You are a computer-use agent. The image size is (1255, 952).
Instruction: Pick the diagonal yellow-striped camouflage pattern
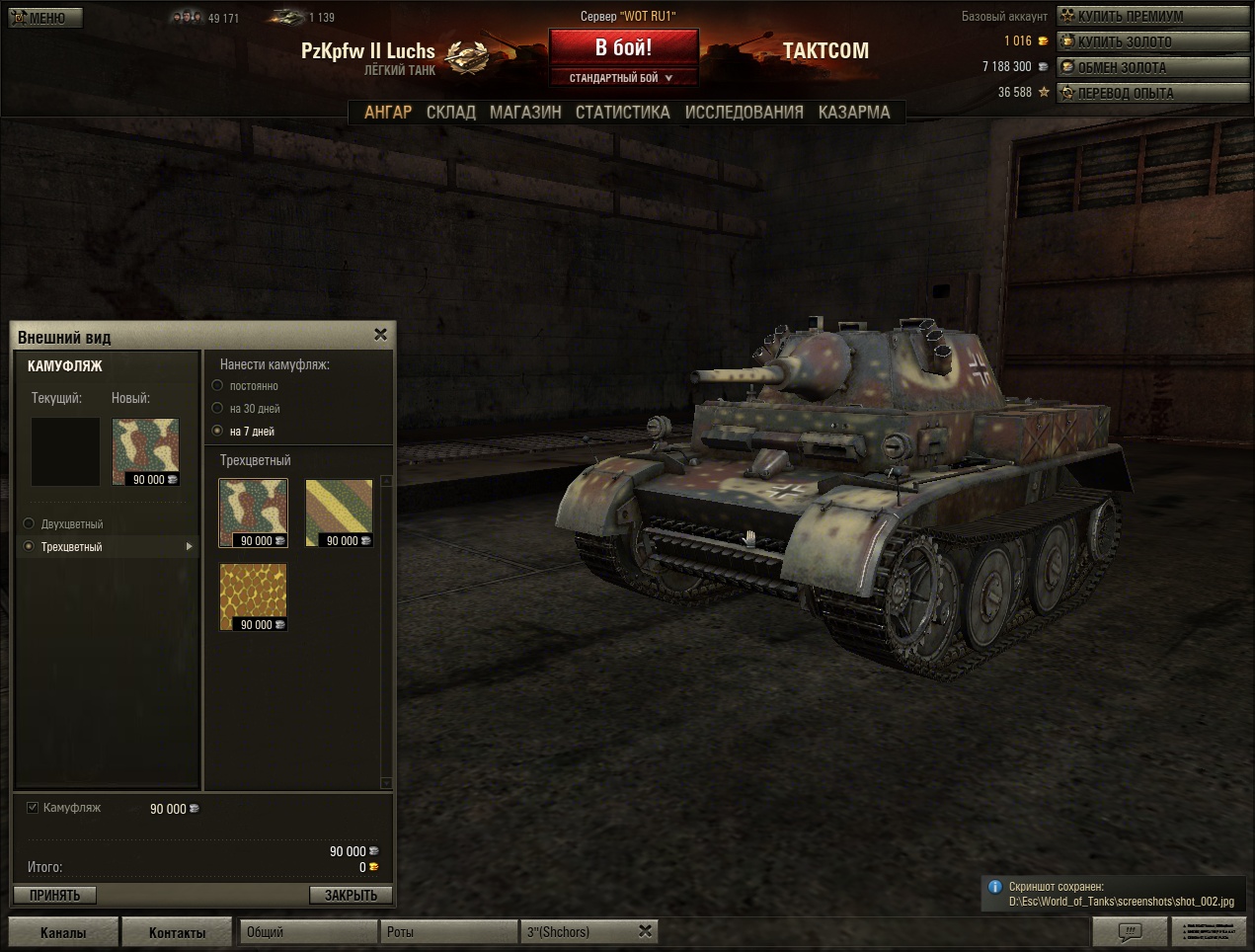[x=339, y=513]
